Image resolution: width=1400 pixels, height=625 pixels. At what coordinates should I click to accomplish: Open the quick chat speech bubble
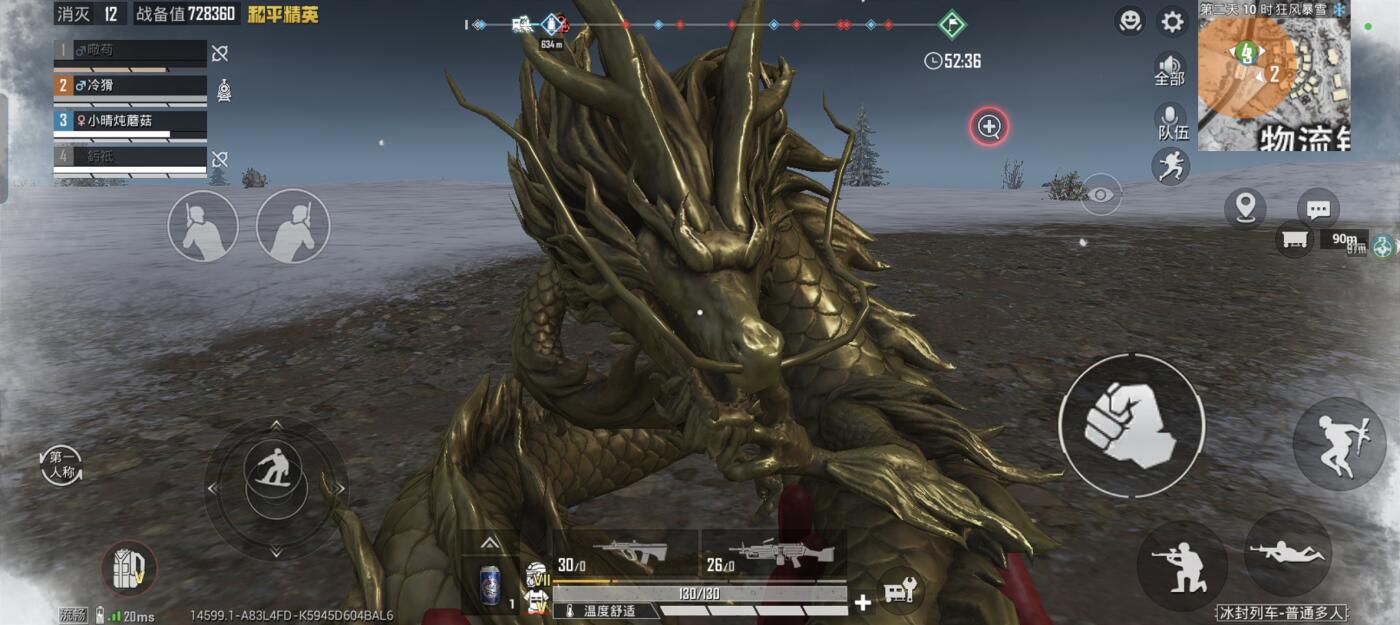tap(1318, 209)
